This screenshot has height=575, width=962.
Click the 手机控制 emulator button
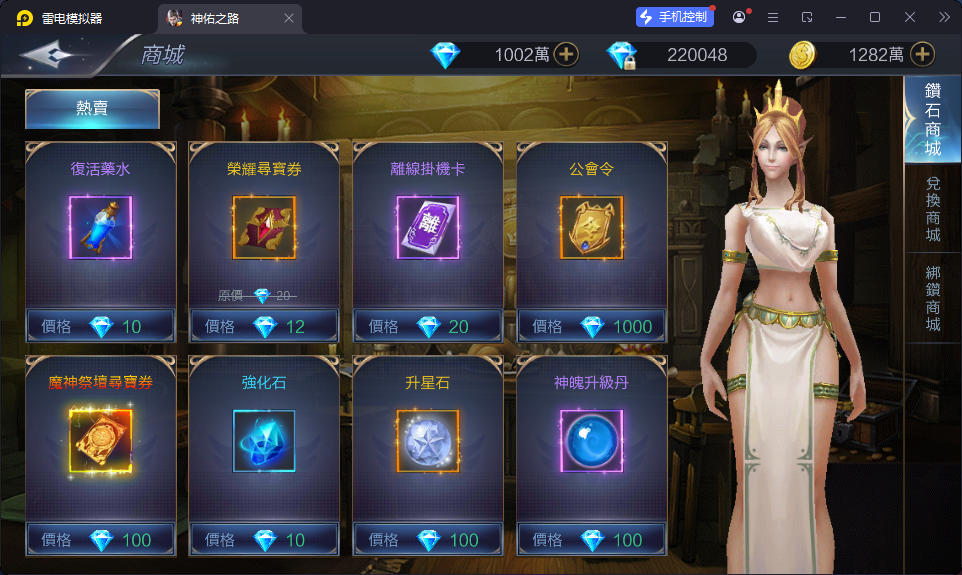[675, 17]
